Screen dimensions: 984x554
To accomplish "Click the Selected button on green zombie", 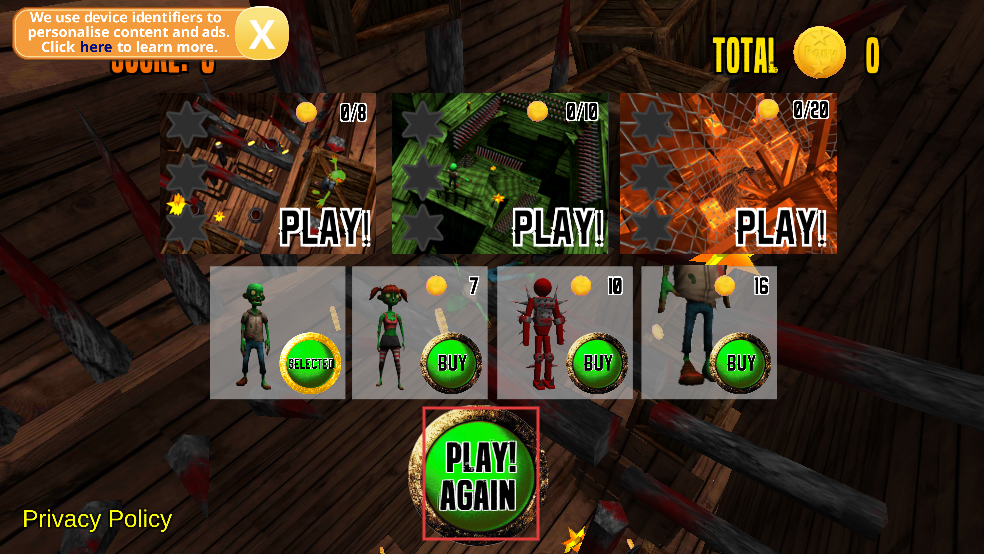I will tap(310, 363).
